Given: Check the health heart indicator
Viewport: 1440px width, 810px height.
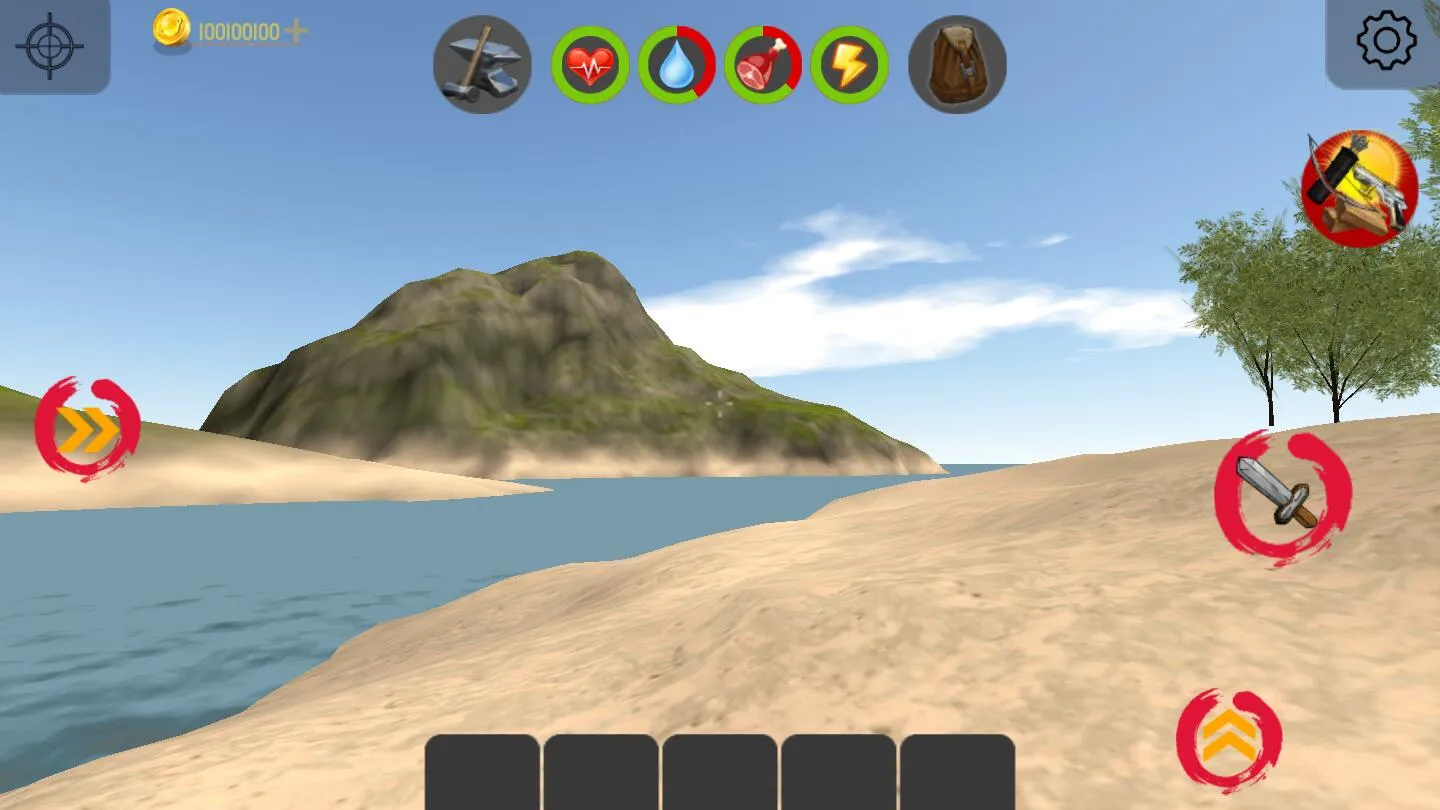Looking at the screenshot, I should [590, 64].
